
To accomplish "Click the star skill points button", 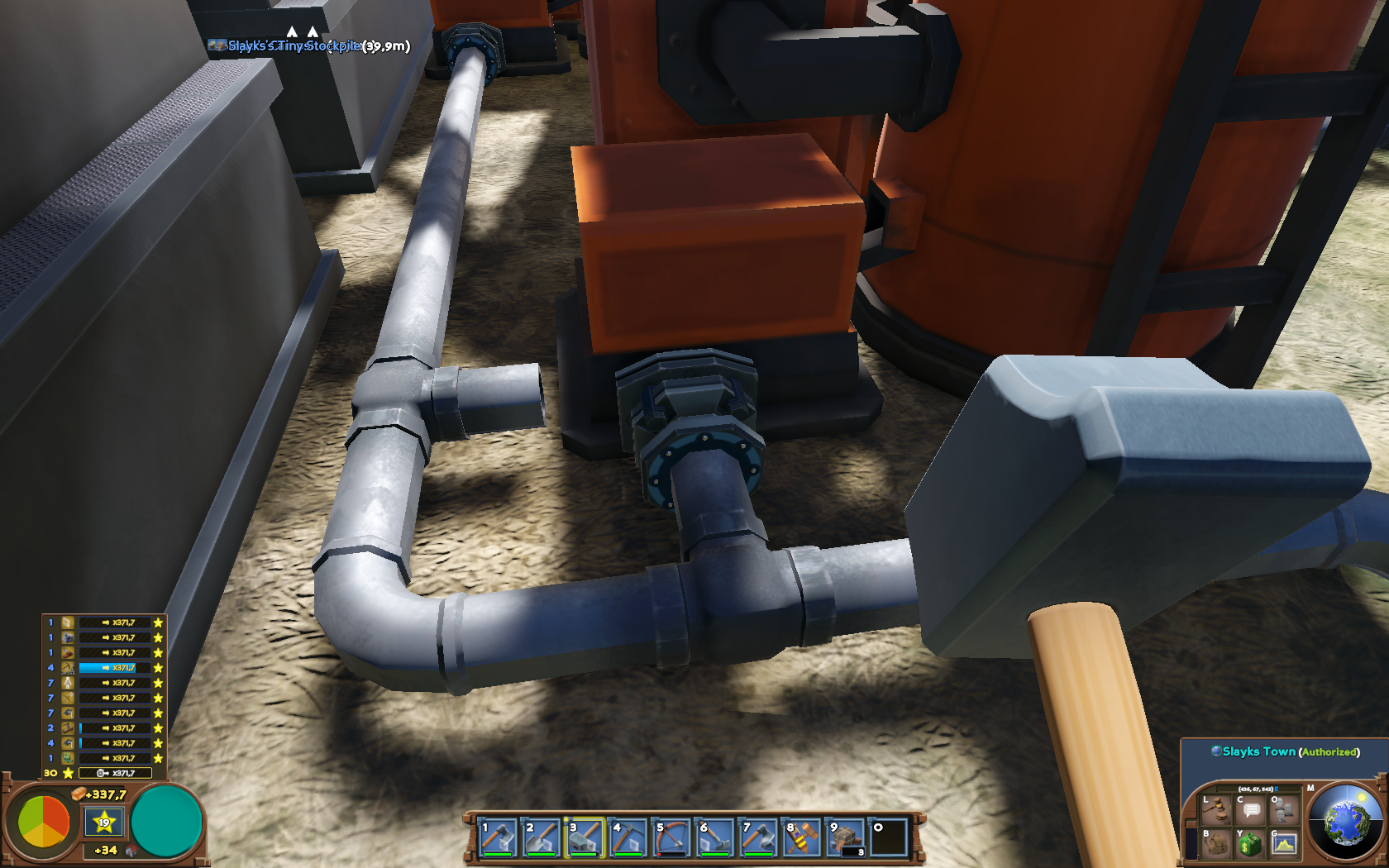I will pos(104,822).
